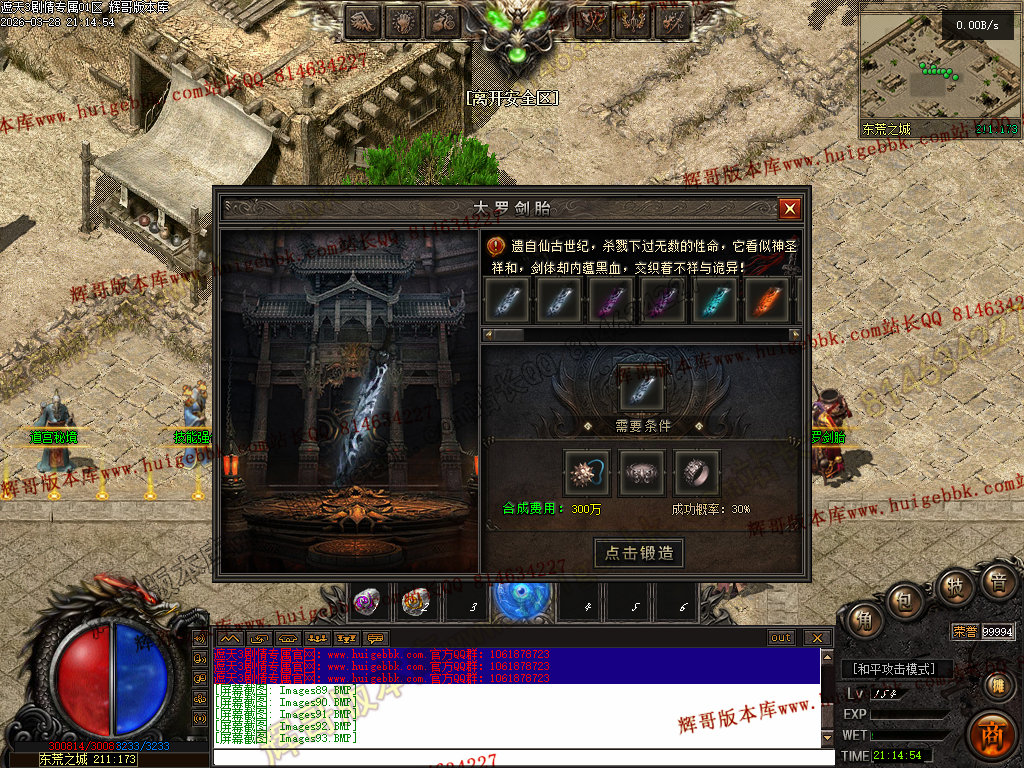Use the purple swirl stone in hotbar
This screenshot has height=768, width=1024.
[x=366, y=602]
